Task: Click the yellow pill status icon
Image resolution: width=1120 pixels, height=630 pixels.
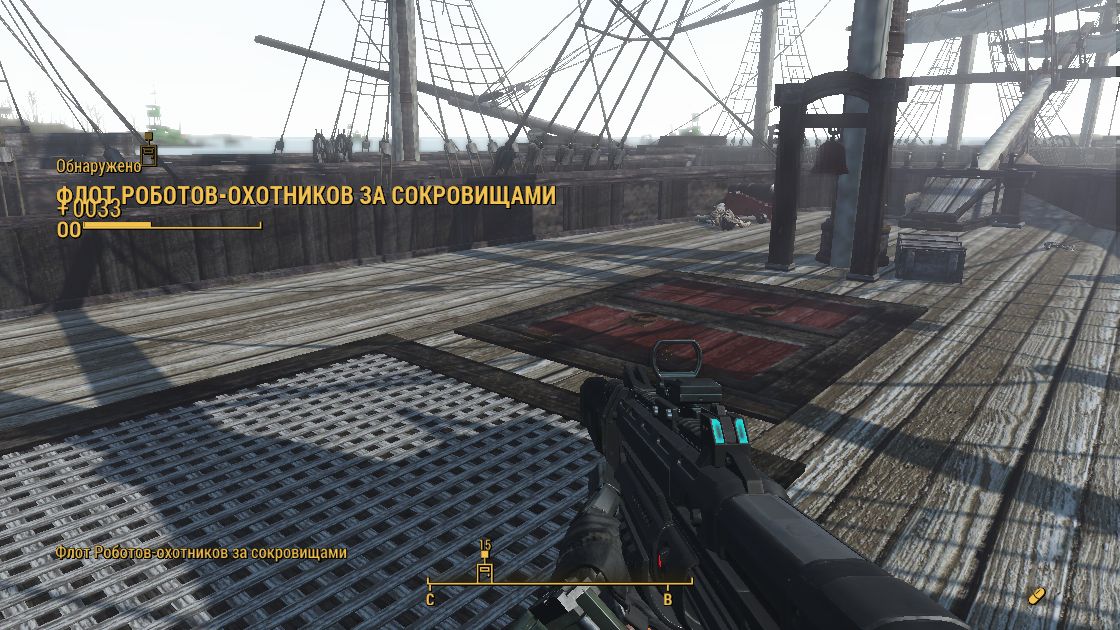Action: tap(1037, 595)
